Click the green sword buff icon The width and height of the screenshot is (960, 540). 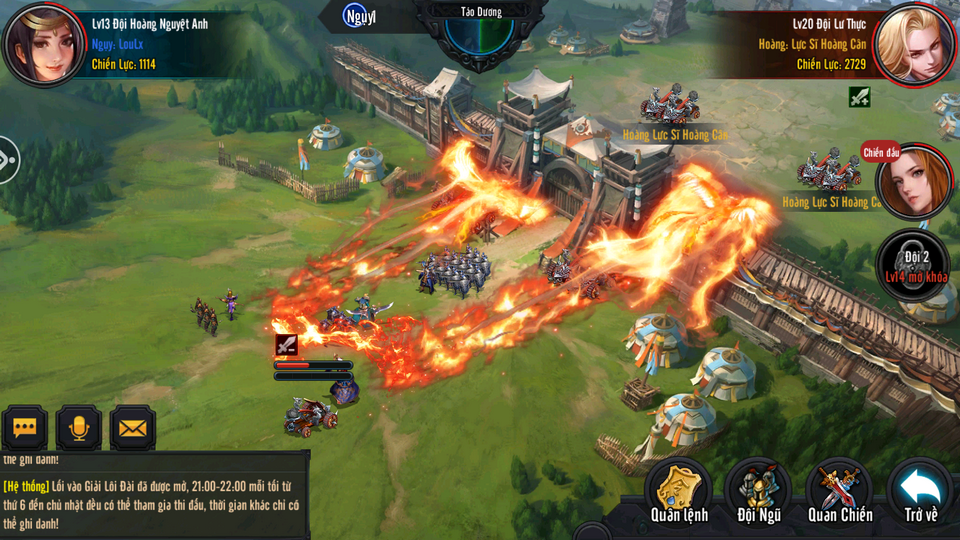click(x=859, y=97)
